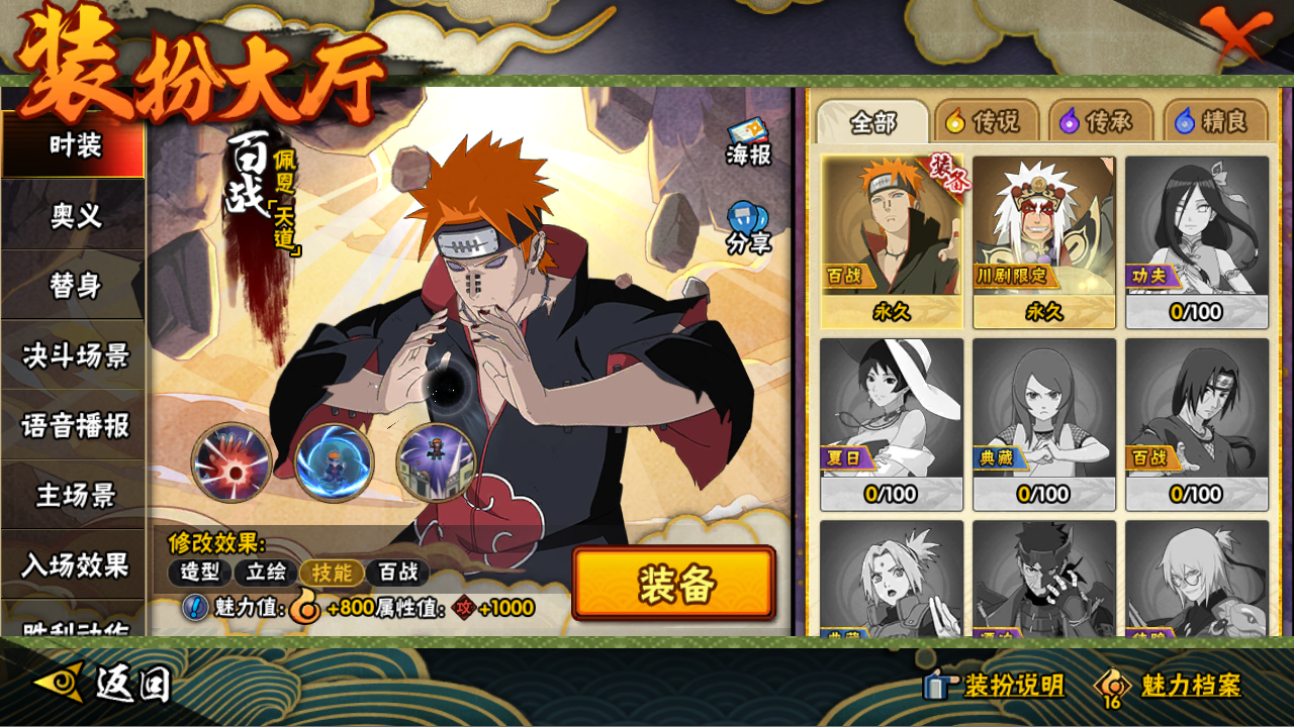Pick the 夏日 outfit with the white hat
1294x727 pixels.
pyautogui.click(x=891, y=424)
